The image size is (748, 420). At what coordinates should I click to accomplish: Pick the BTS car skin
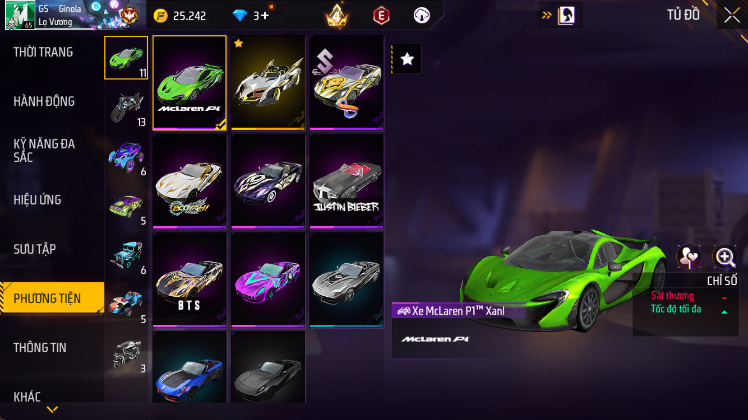(x=189, y=281)
